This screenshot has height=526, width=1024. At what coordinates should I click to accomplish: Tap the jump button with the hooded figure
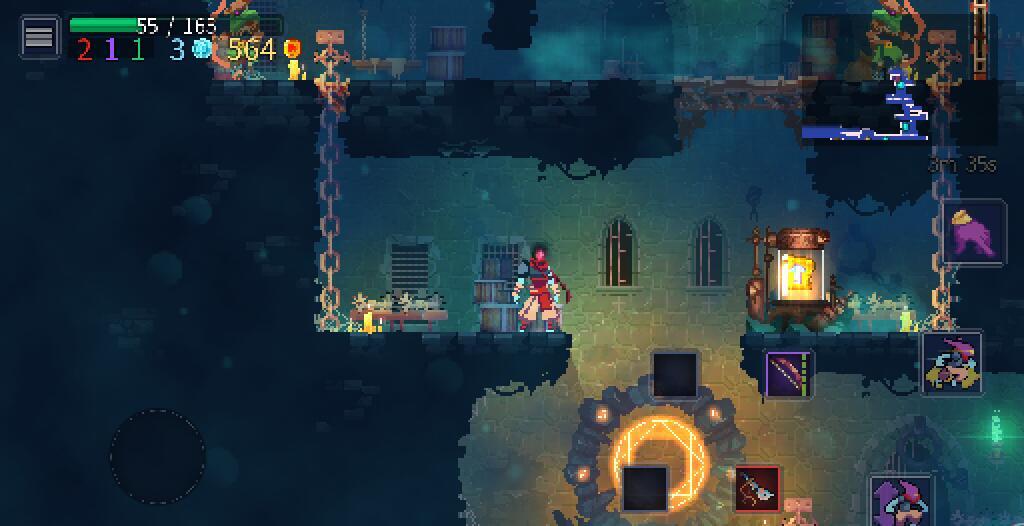901,499
